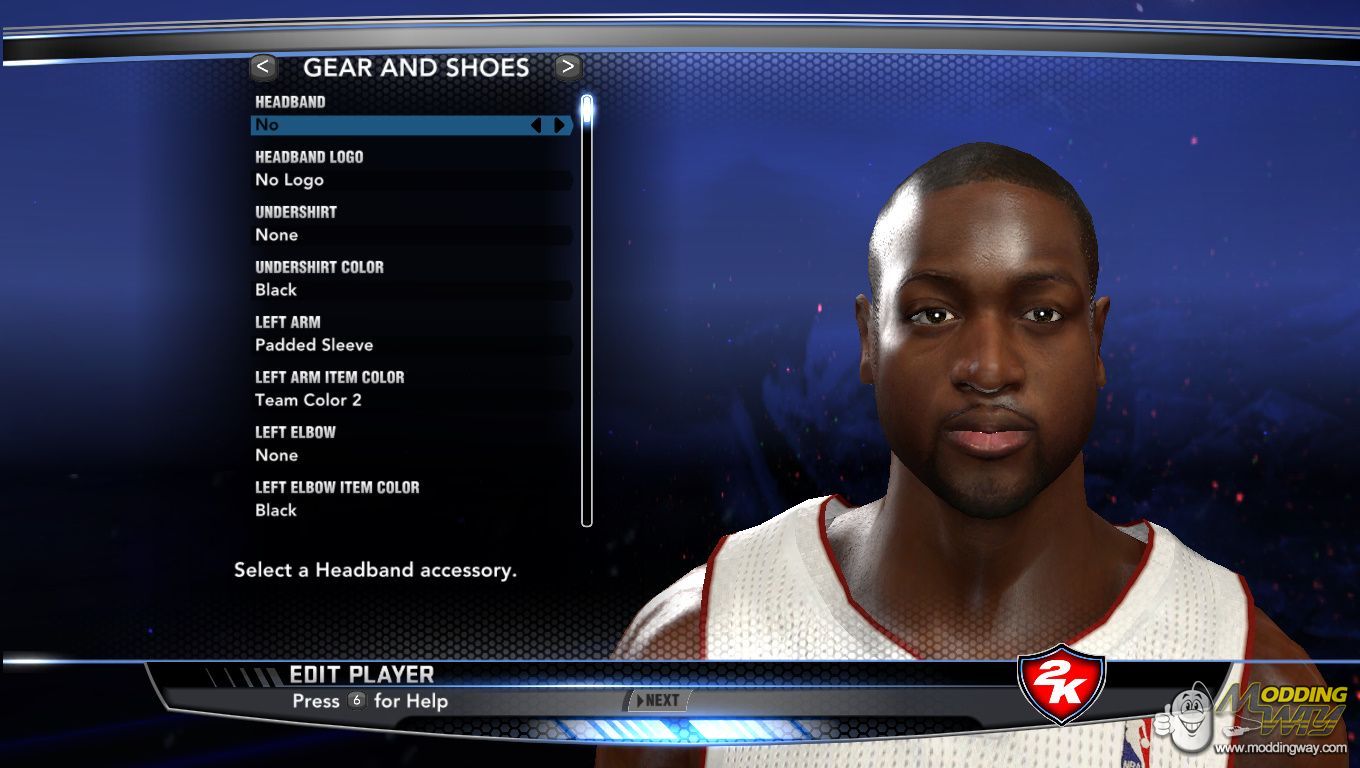Go to previous Gear and Shoes page
1360x768 pixels.
pos(263,67)
